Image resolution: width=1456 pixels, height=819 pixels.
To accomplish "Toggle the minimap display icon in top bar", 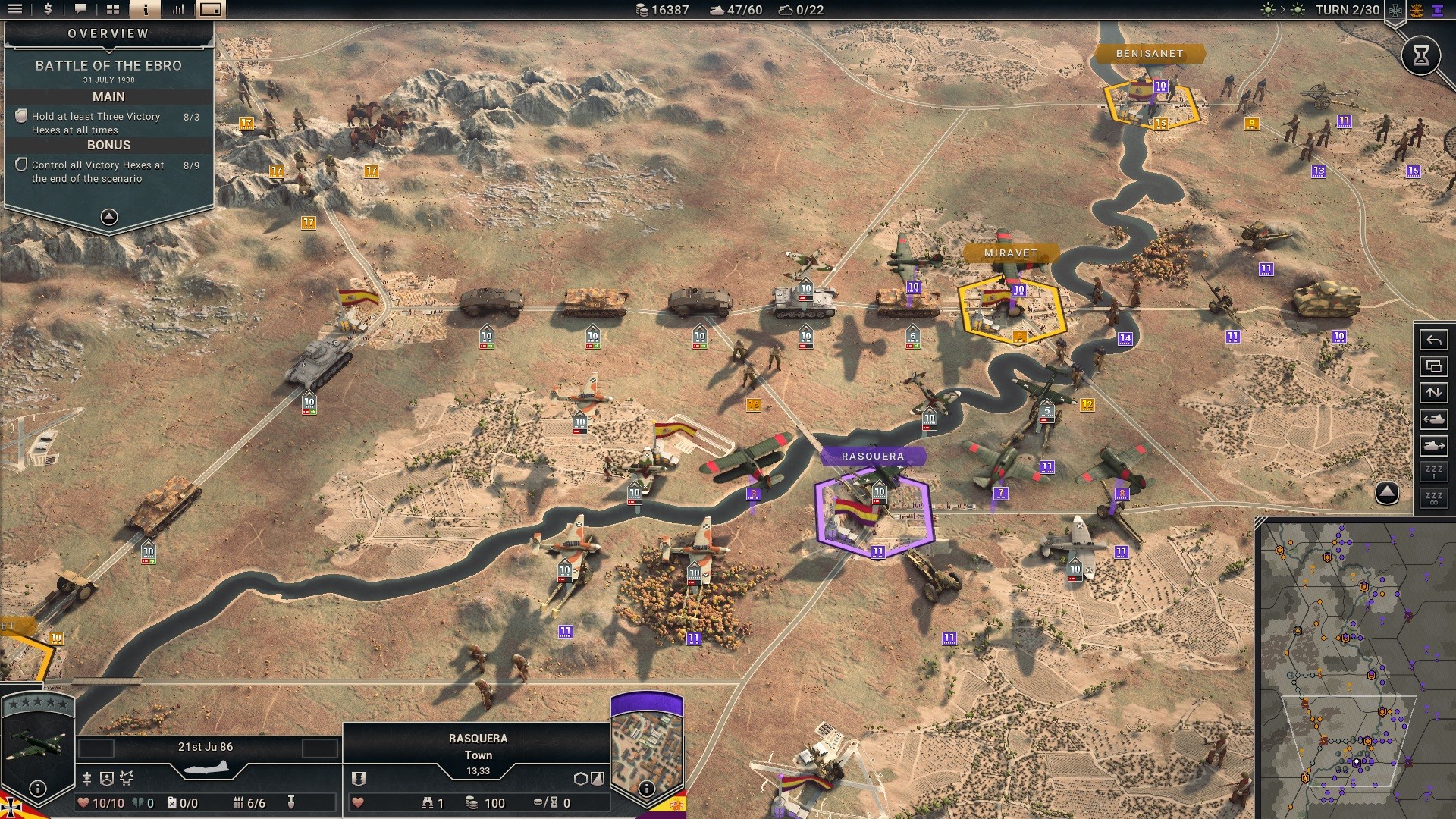I will pos(210,10).
